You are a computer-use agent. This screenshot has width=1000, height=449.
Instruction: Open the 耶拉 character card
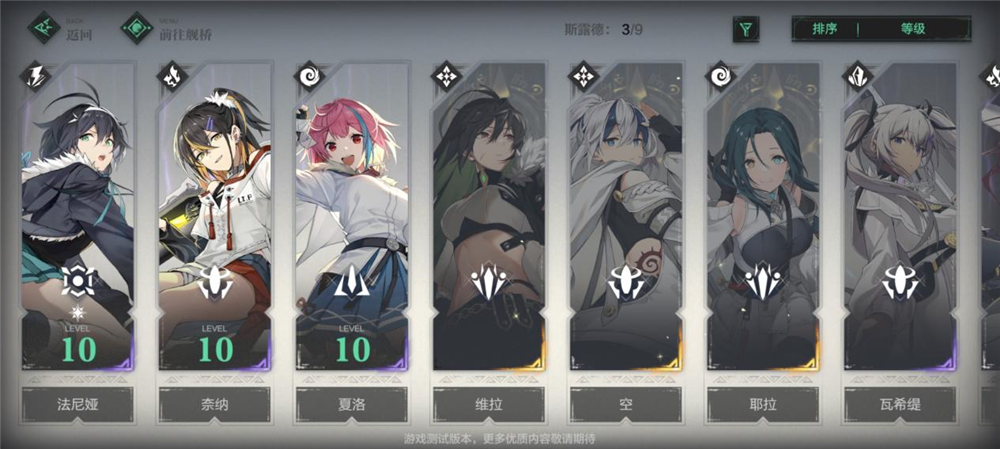tap(762, 220)
